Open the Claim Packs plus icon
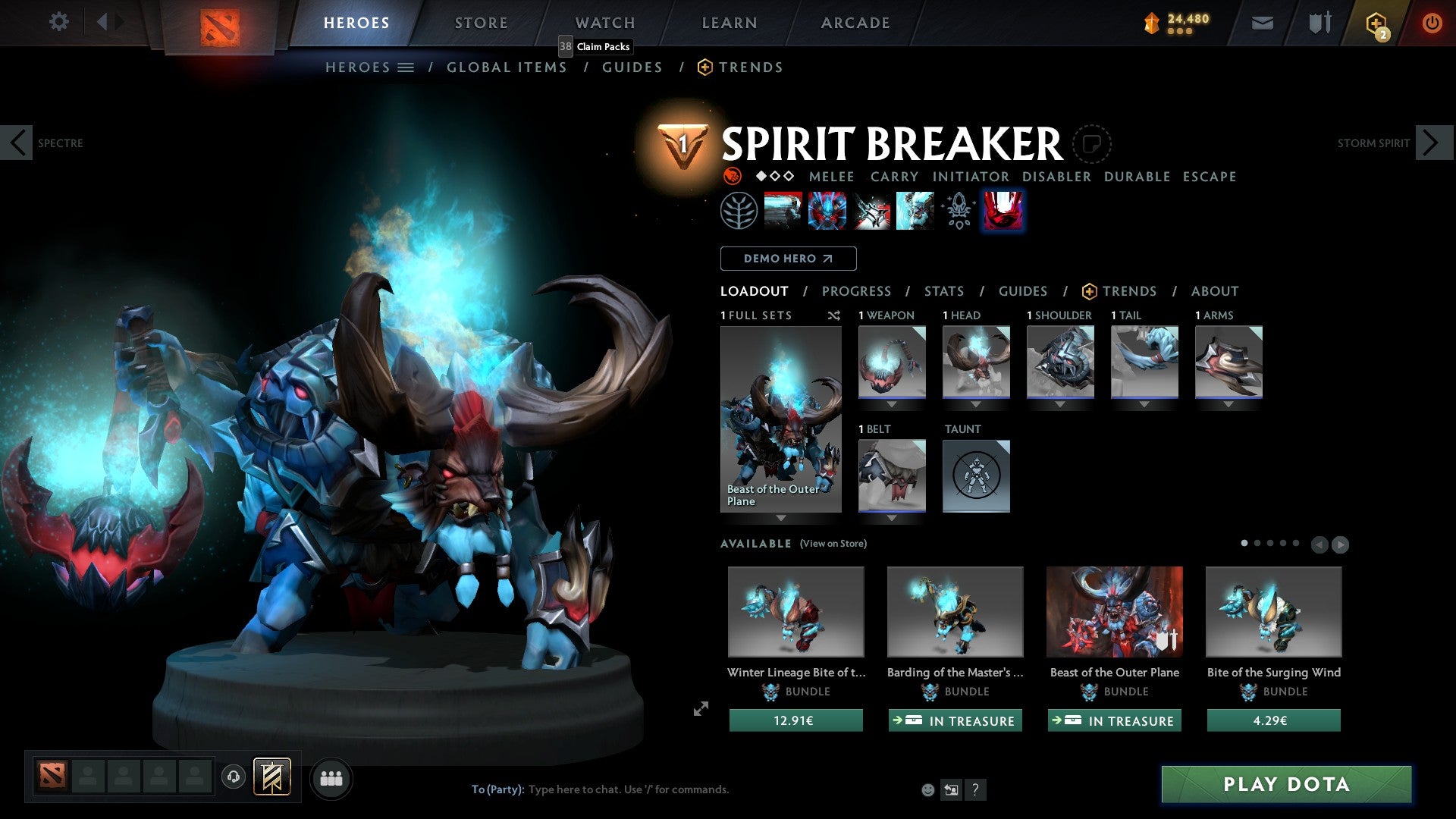 click(1374, 22)
